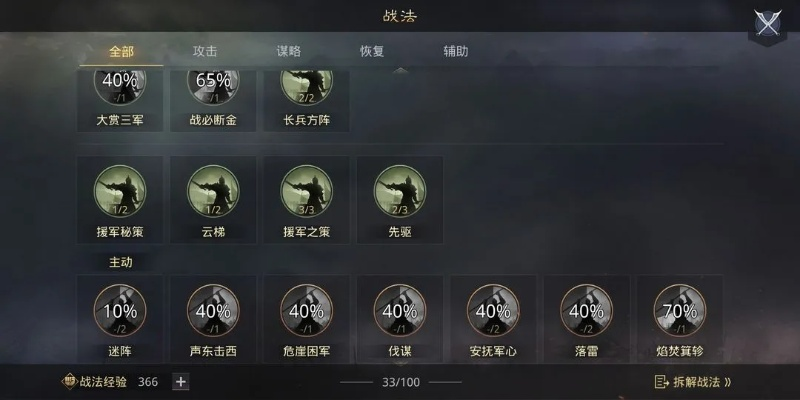Open the 攻击 tactics tab
This screenshot has height=400, width=800.
coord(205,51)
